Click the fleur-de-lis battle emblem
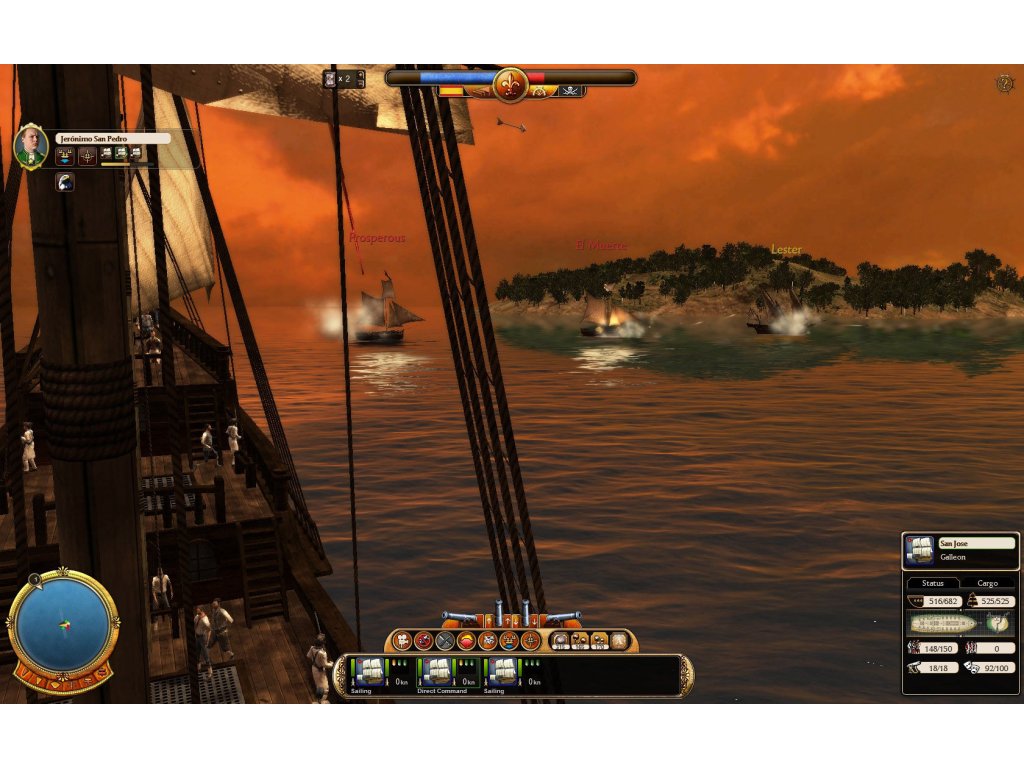This screenshot has width=1024, height=768. [x=510, y=83]
